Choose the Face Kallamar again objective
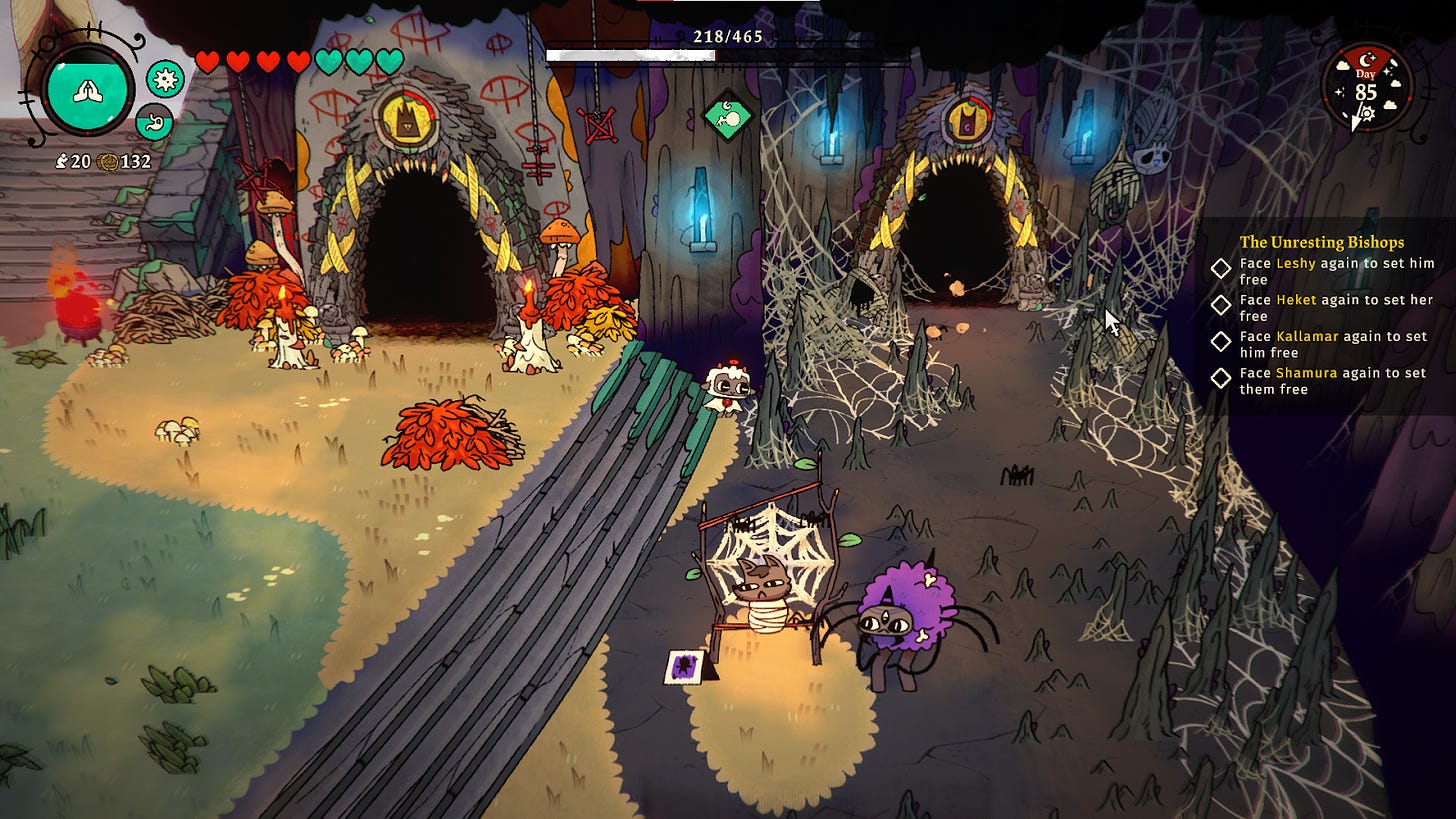 click(1333, 344)
